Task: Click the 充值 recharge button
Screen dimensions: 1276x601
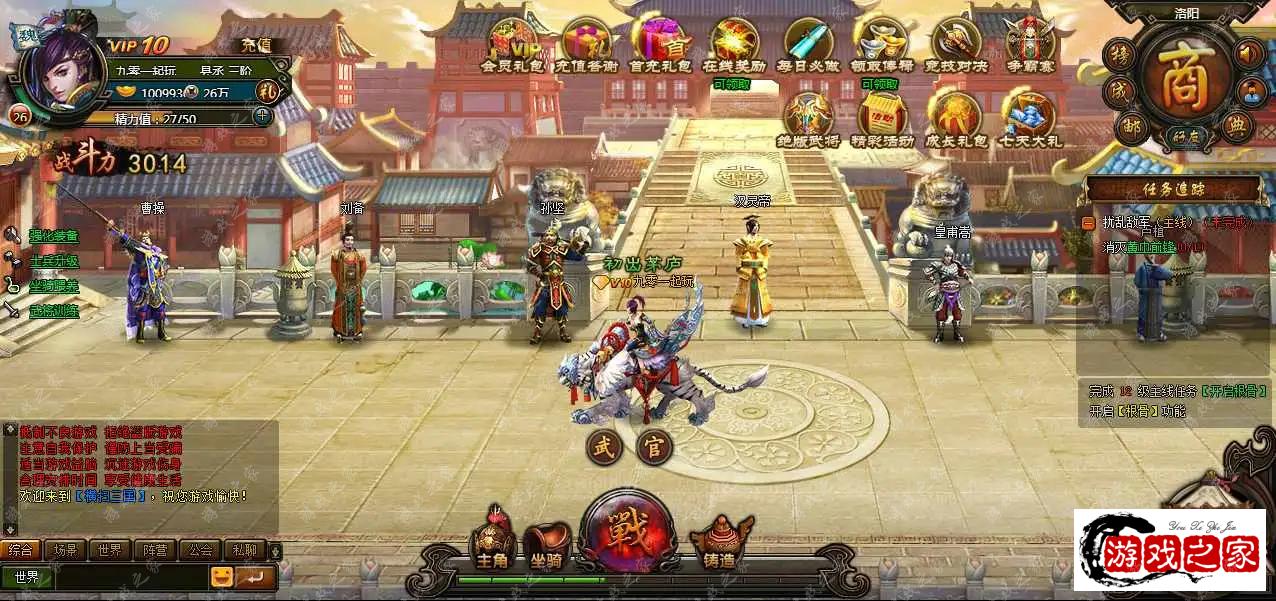Action: [249, 45]
